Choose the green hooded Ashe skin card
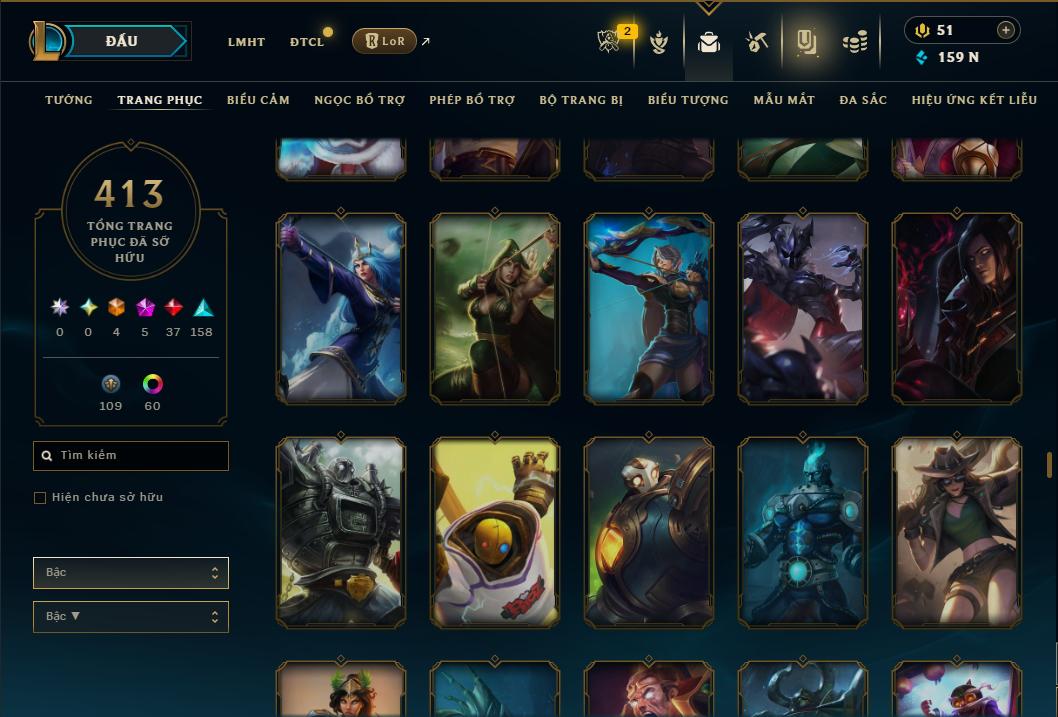The height and width of the screenshot is (717, 1058). (495, 308)
